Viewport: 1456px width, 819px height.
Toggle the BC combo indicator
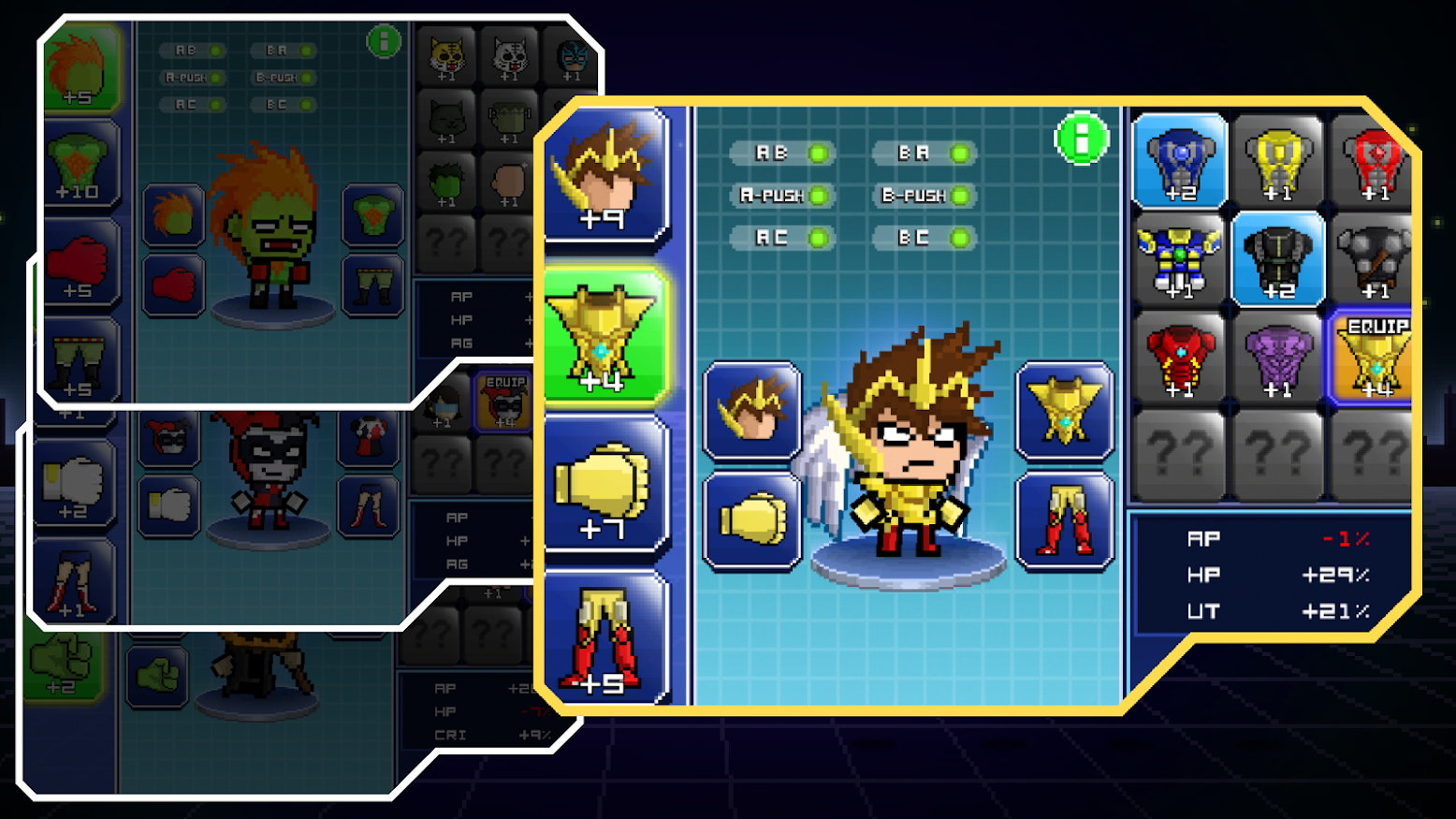pos(925,239)
